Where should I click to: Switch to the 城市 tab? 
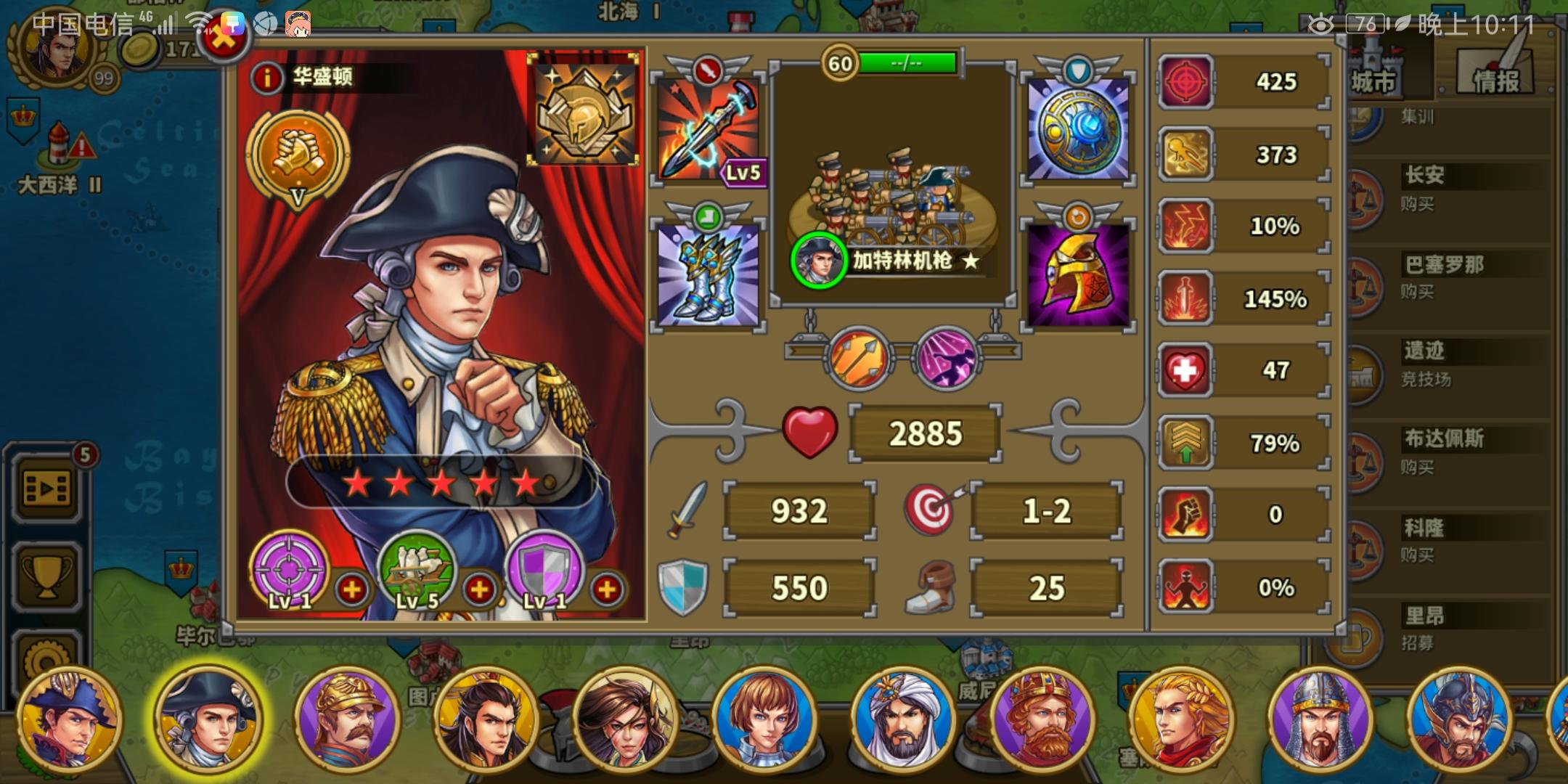(x=1376, y=76)
